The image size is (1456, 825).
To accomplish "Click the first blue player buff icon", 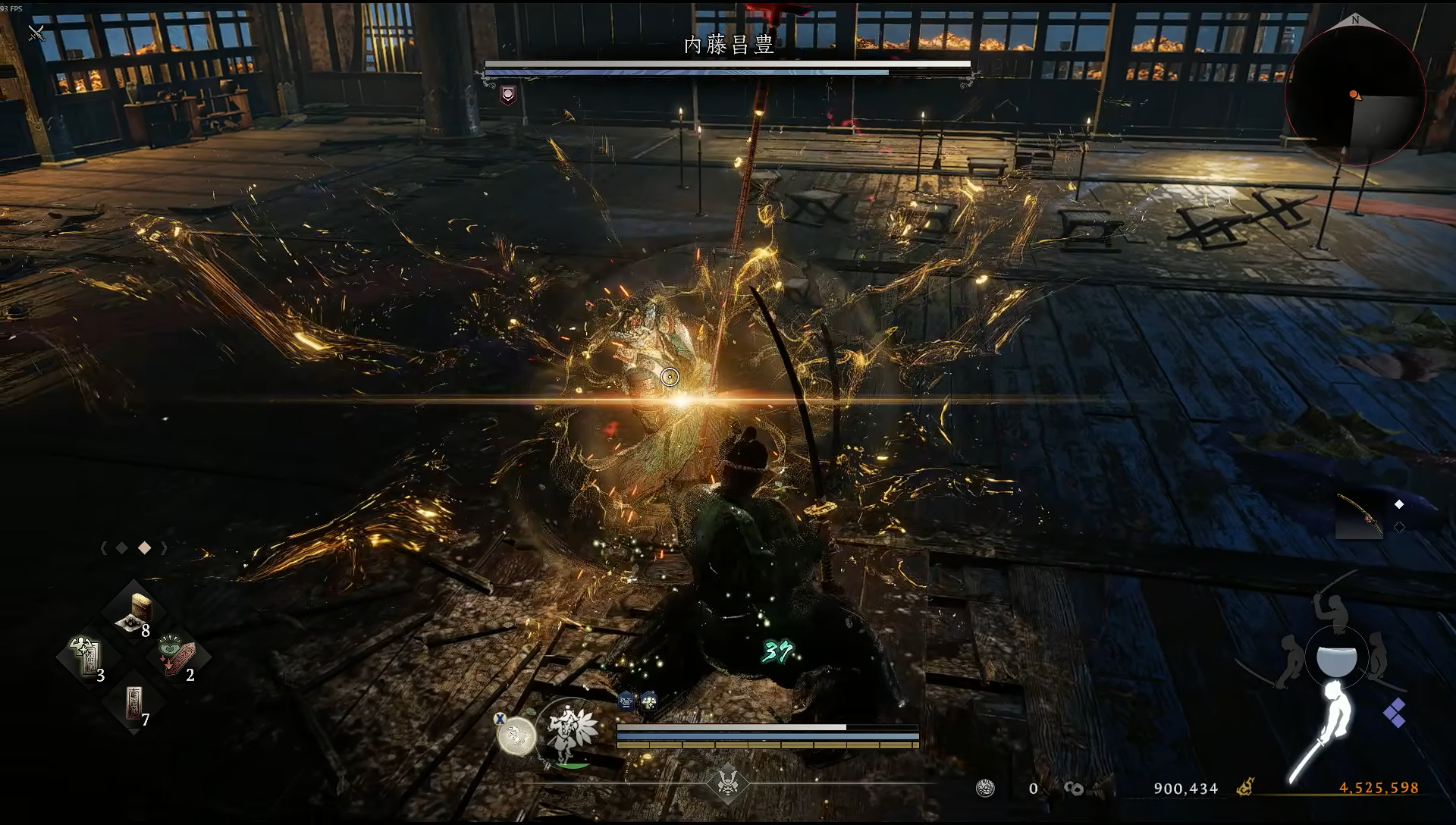I will [626, 701].
